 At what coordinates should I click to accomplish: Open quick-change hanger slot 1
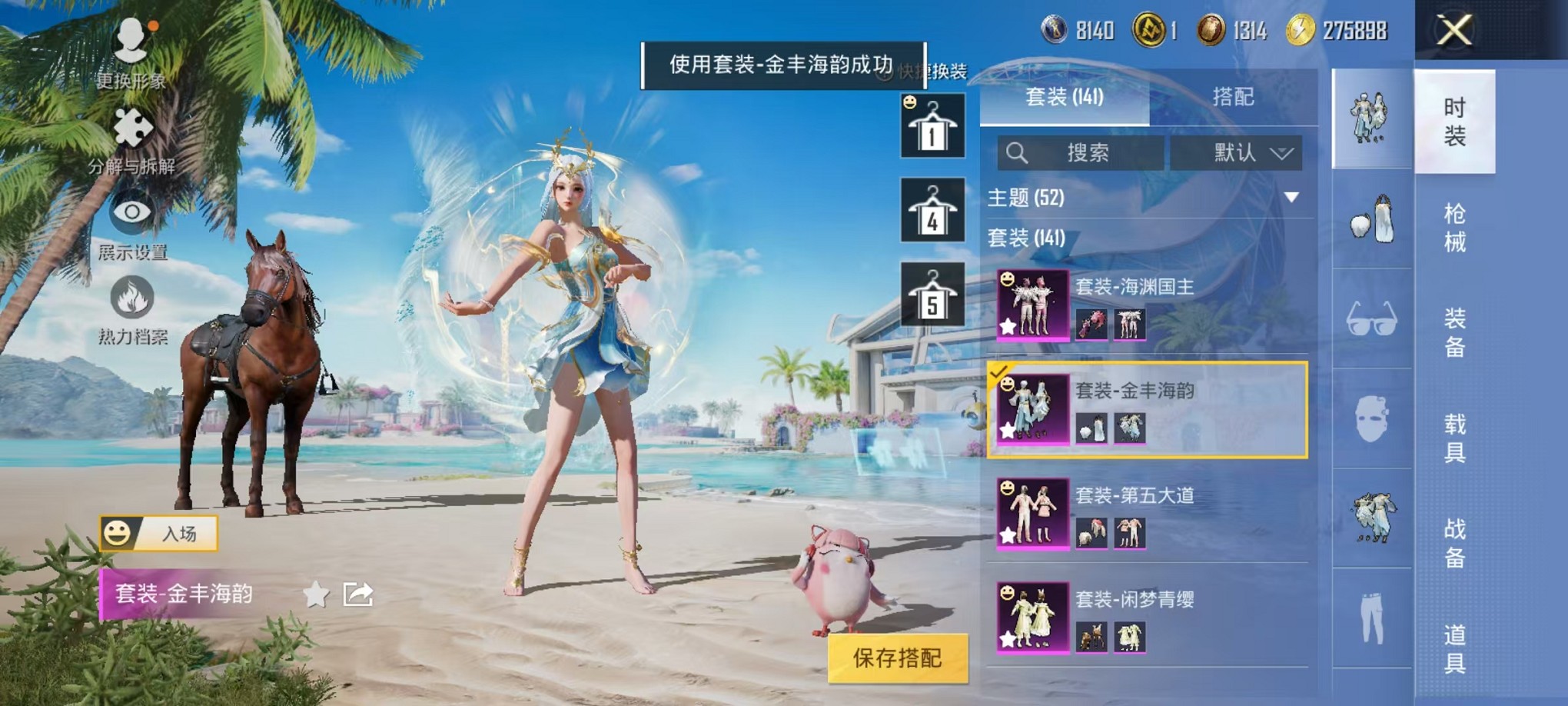point(932,125)
